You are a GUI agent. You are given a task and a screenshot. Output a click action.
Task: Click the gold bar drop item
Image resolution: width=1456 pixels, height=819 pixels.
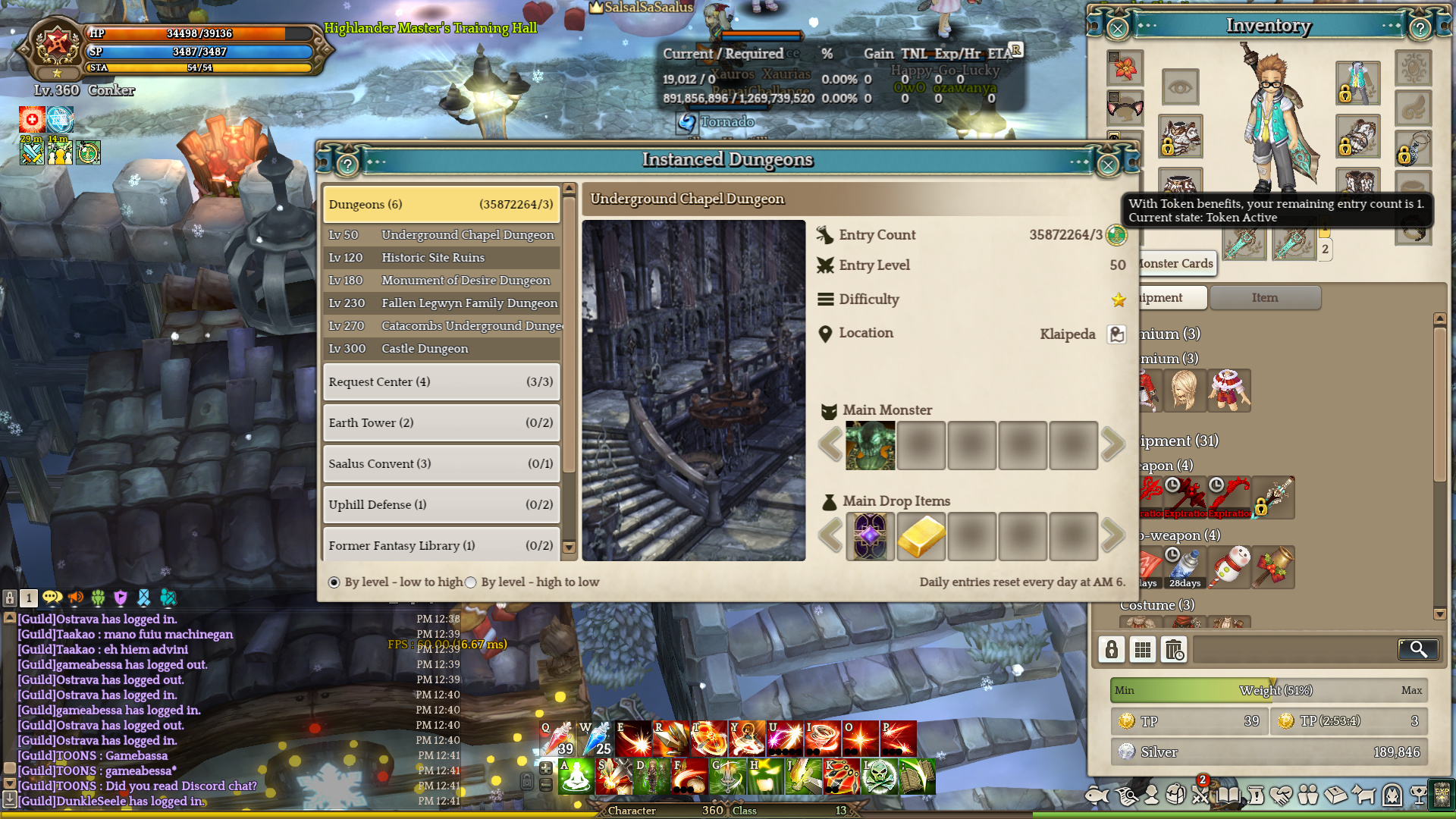click(921, 536)
